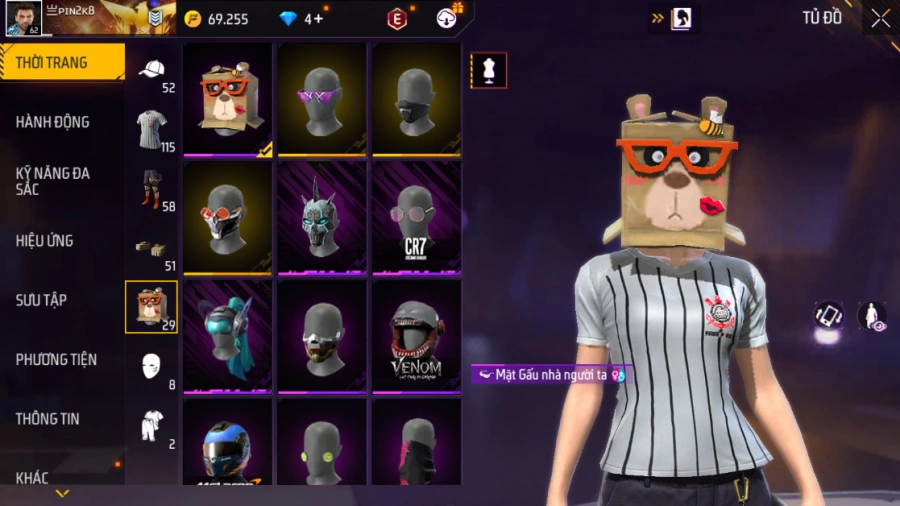The width and height of the screenshot is (900, 506).
Task: Toggle the mannequin preview button
Action: 489,71
